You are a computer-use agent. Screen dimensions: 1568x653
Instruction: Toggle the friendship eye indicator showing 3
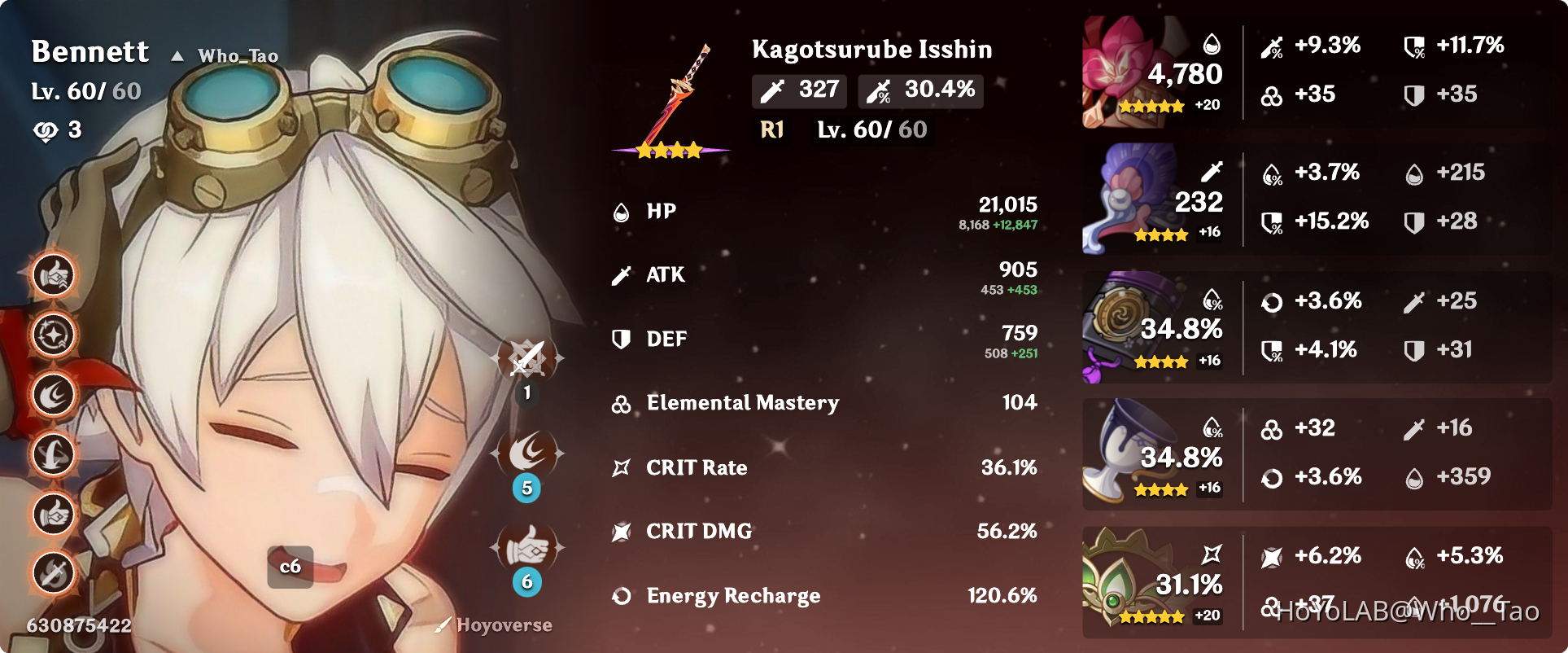(x=57, y=129)
